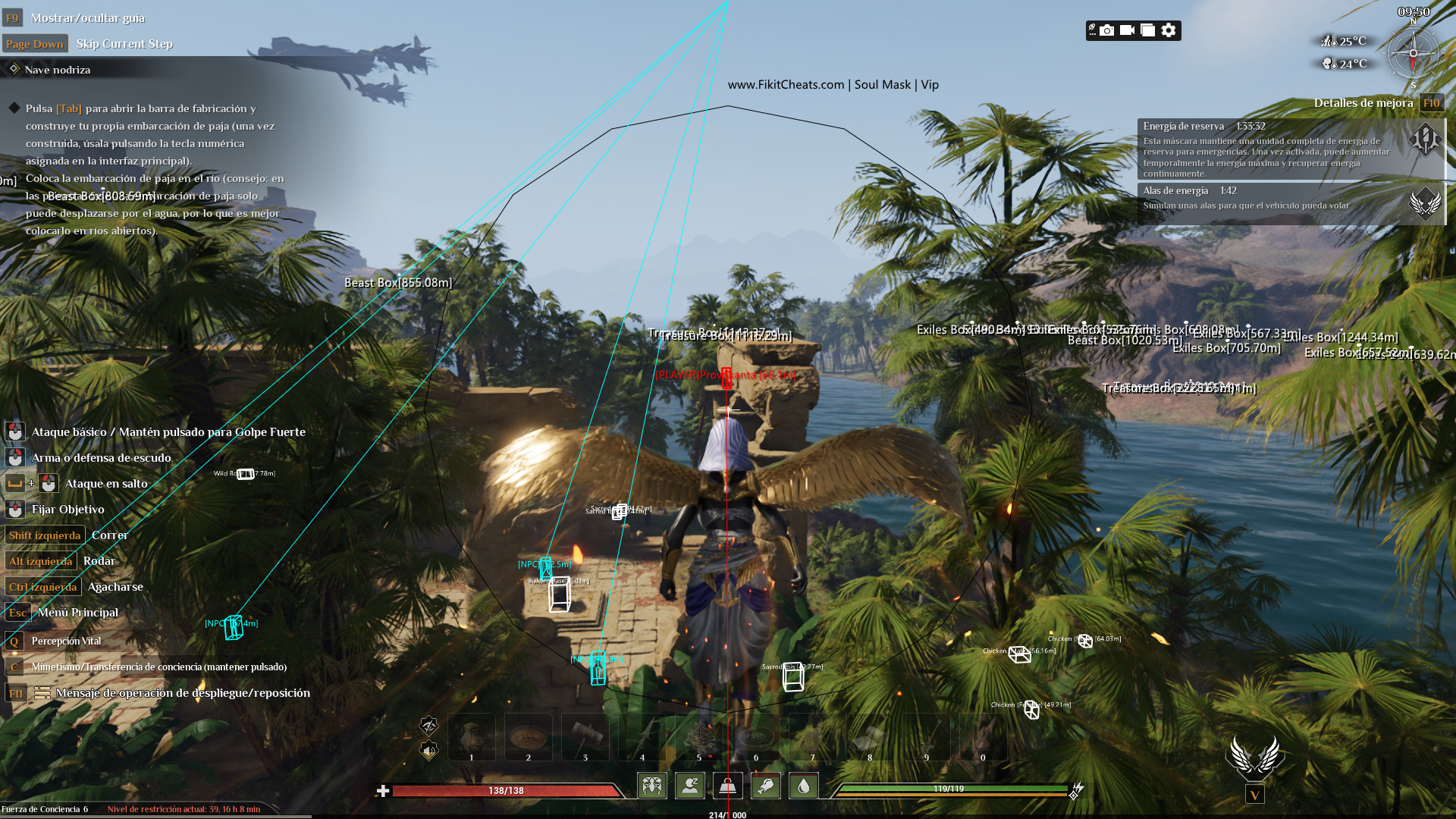Start recording with the video camera icon
The image size is (1456, 819).
click(1128, 30)
